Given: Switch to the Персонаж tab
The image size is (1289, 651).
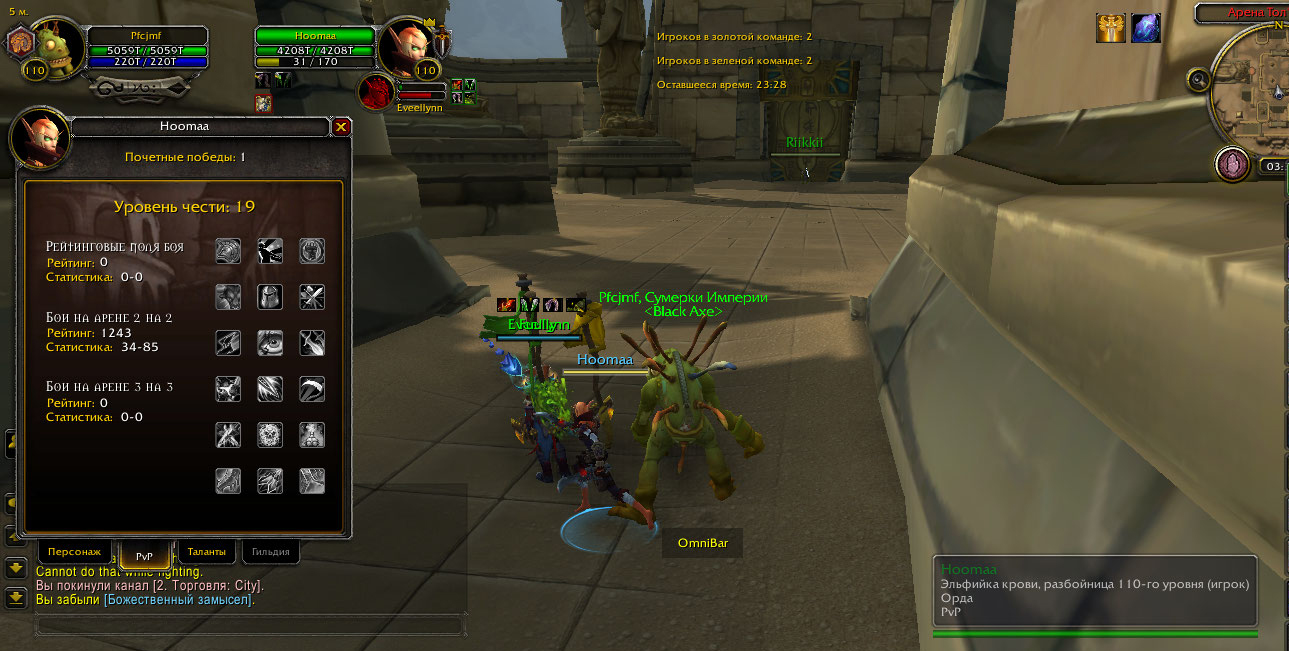Looking at the screenshot, I should point(74,551).
